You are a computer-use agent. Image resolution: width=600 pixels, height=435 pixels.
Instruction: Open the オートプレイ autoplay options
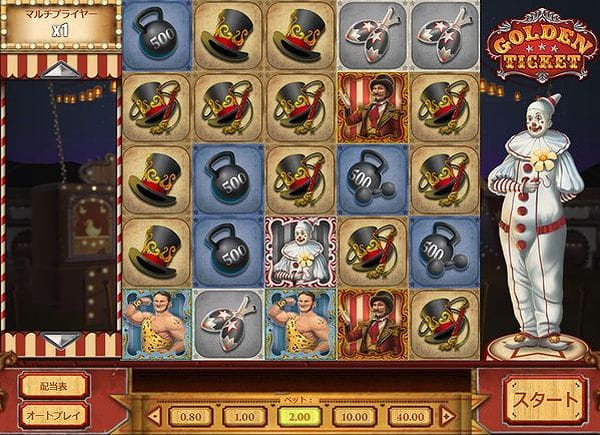pos(53,414)
